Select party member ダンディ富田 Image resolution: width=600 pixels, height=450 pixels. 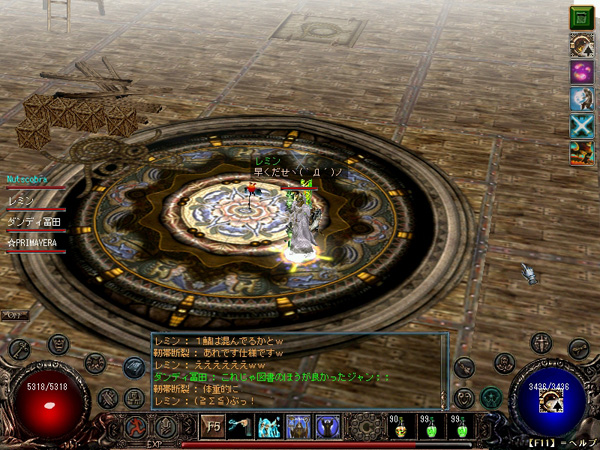[34, 222]
